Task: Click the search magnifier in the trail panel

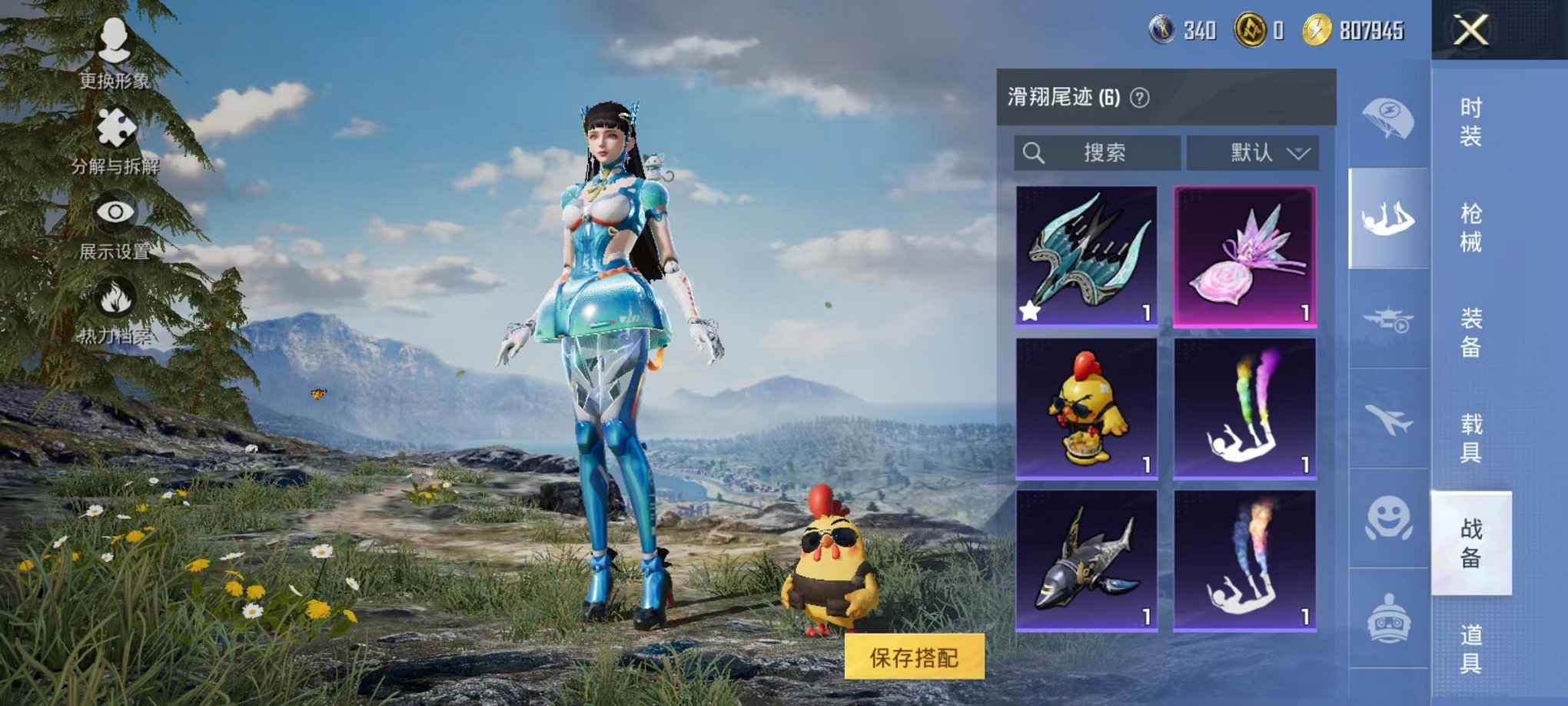Action: click(x=1035, y=152)
